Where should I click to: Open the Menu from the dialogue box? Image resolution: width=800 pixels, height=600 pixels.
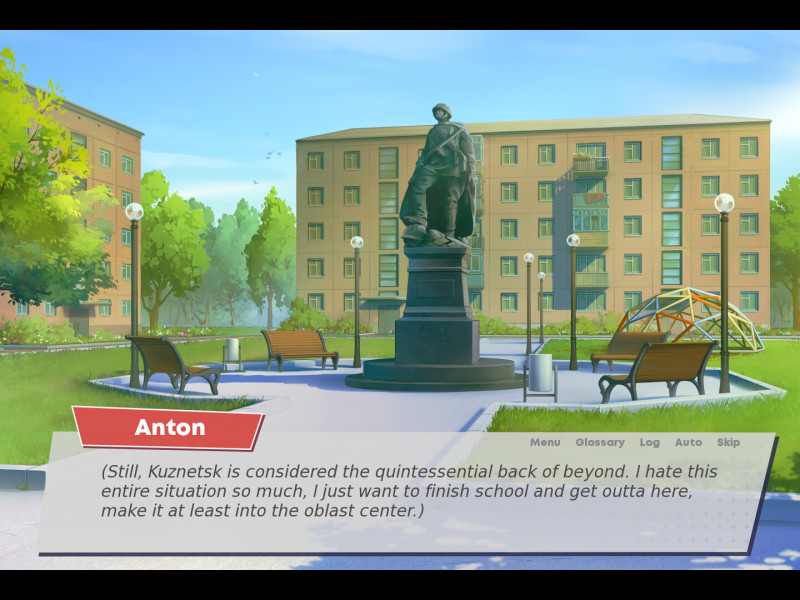pos(545,442)
